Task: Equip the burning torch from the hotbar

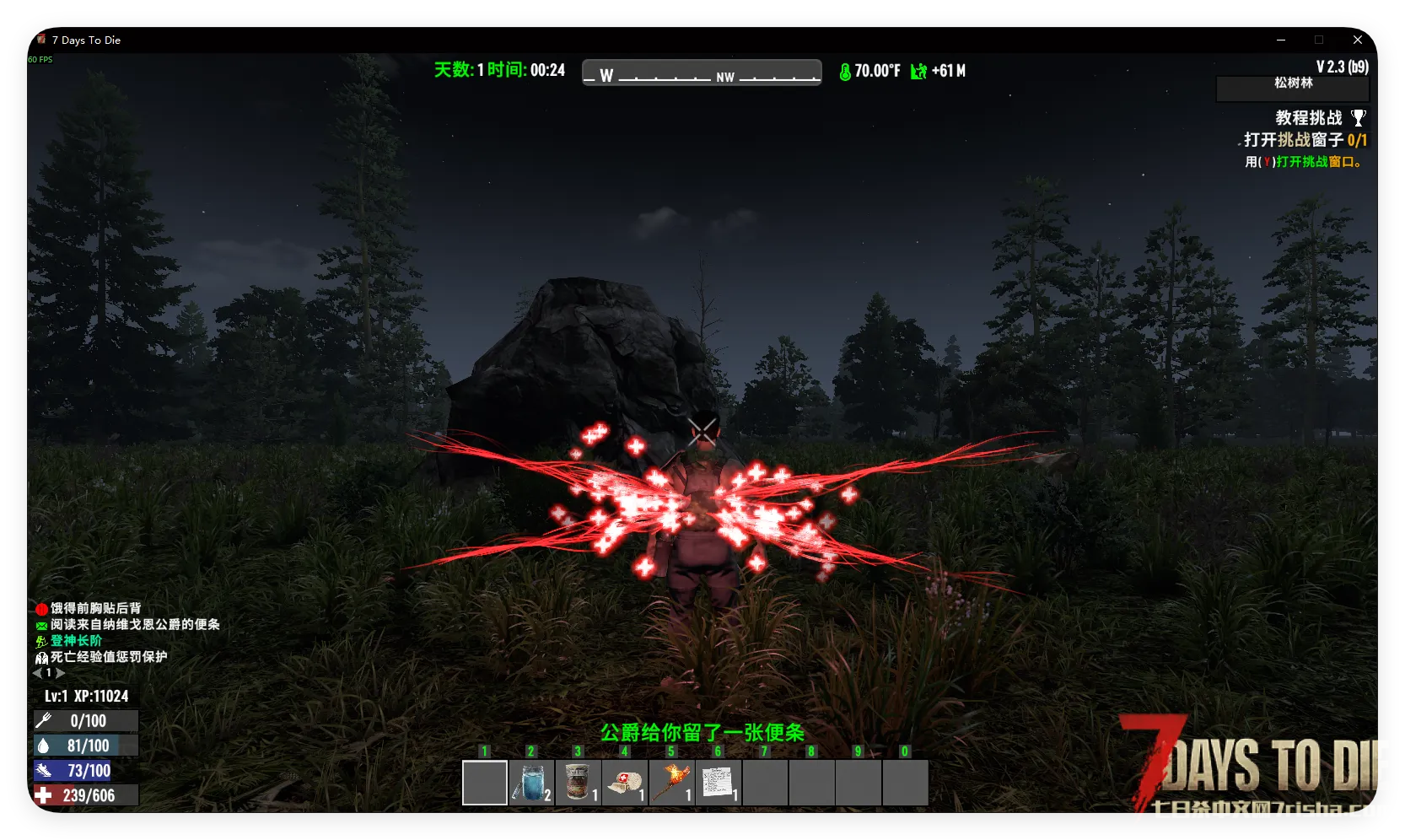Action: [671, 783]
